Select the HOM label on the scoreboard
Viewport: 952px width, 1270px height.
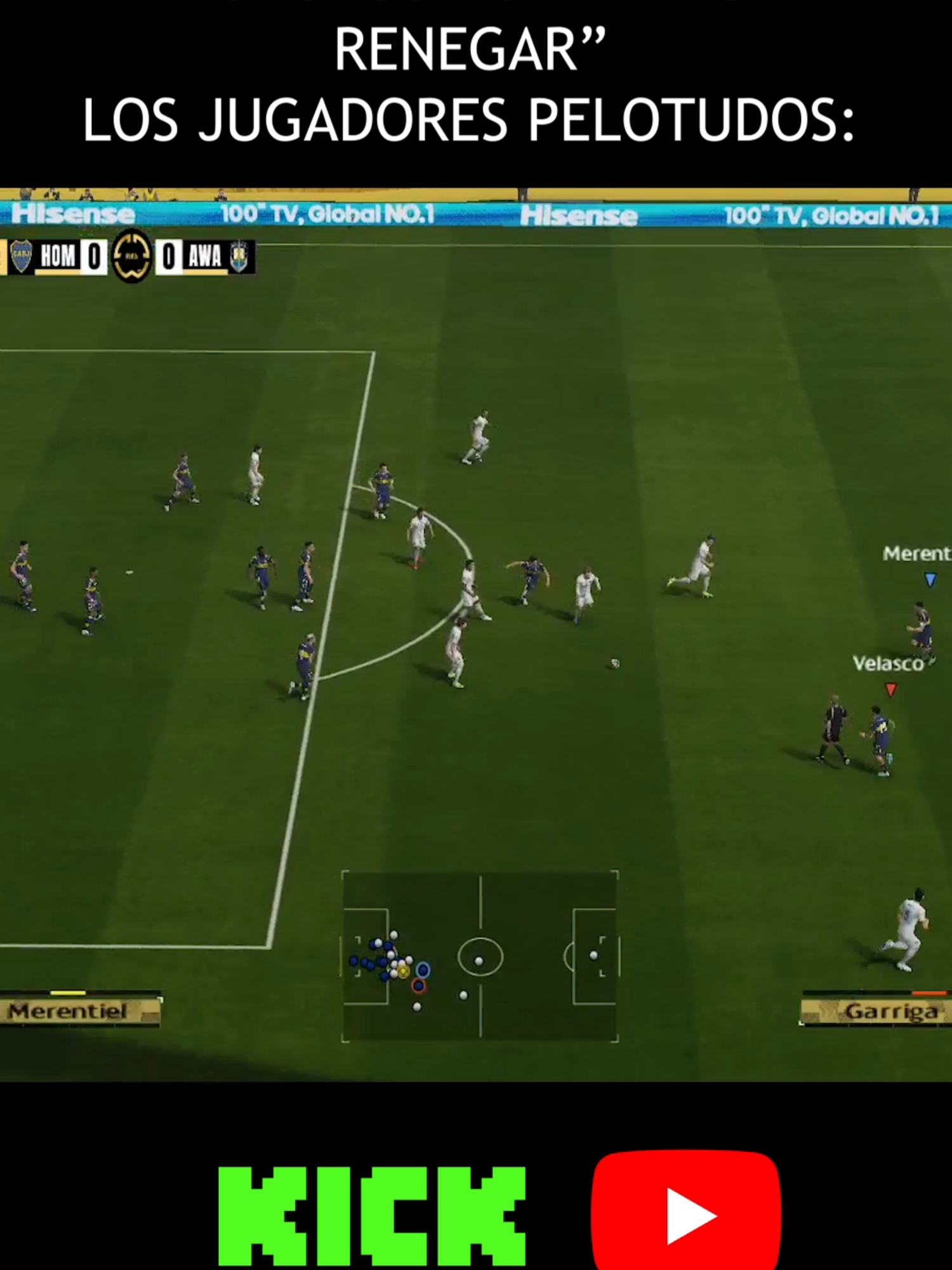point(58,256)
